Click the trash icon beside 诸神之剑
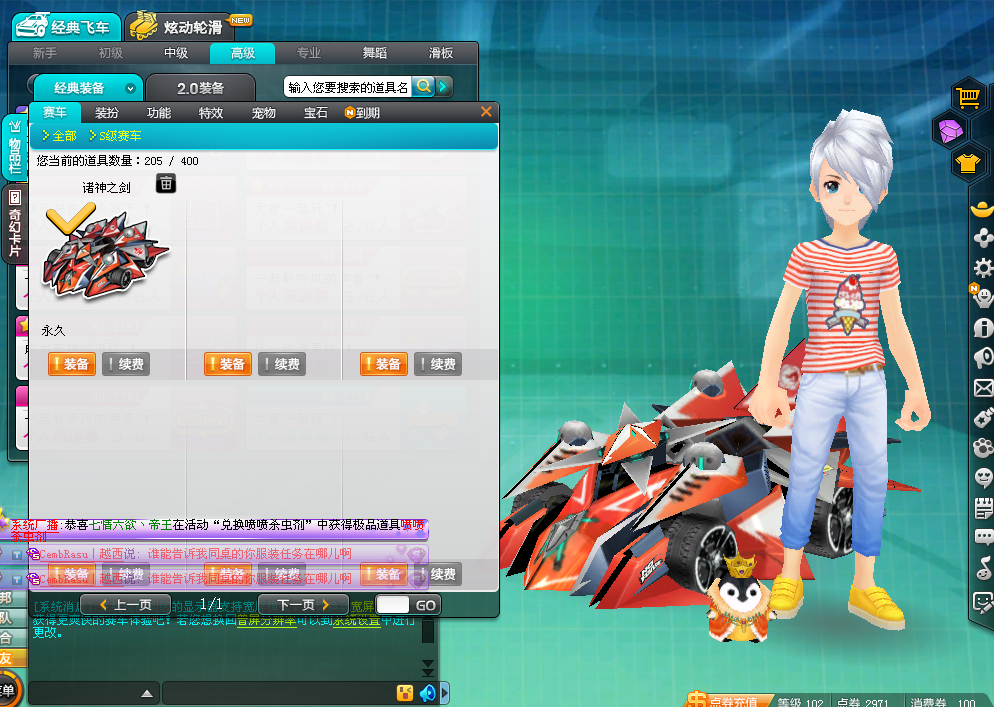This screenshot has width=994, height=707. (x=166, y=183)
